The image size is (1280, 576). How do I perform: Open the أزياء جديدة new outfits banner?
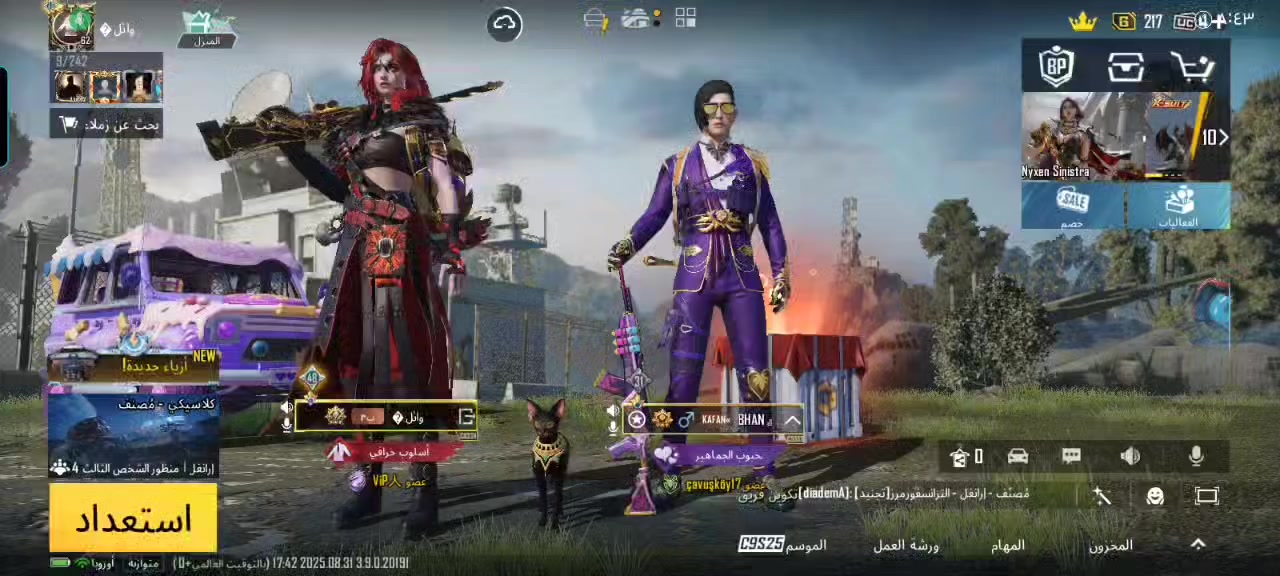(133, 366)
